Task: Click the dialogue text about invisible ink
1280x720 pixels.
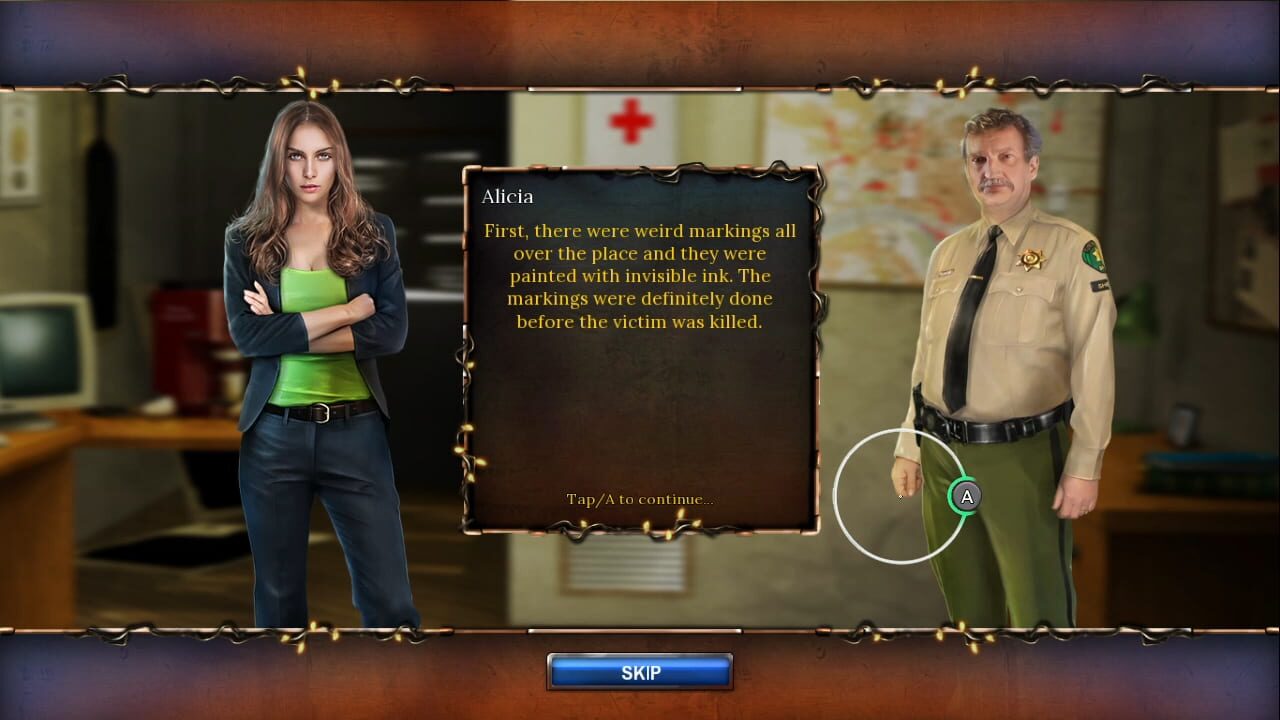Action: click(x=638, y=276)
